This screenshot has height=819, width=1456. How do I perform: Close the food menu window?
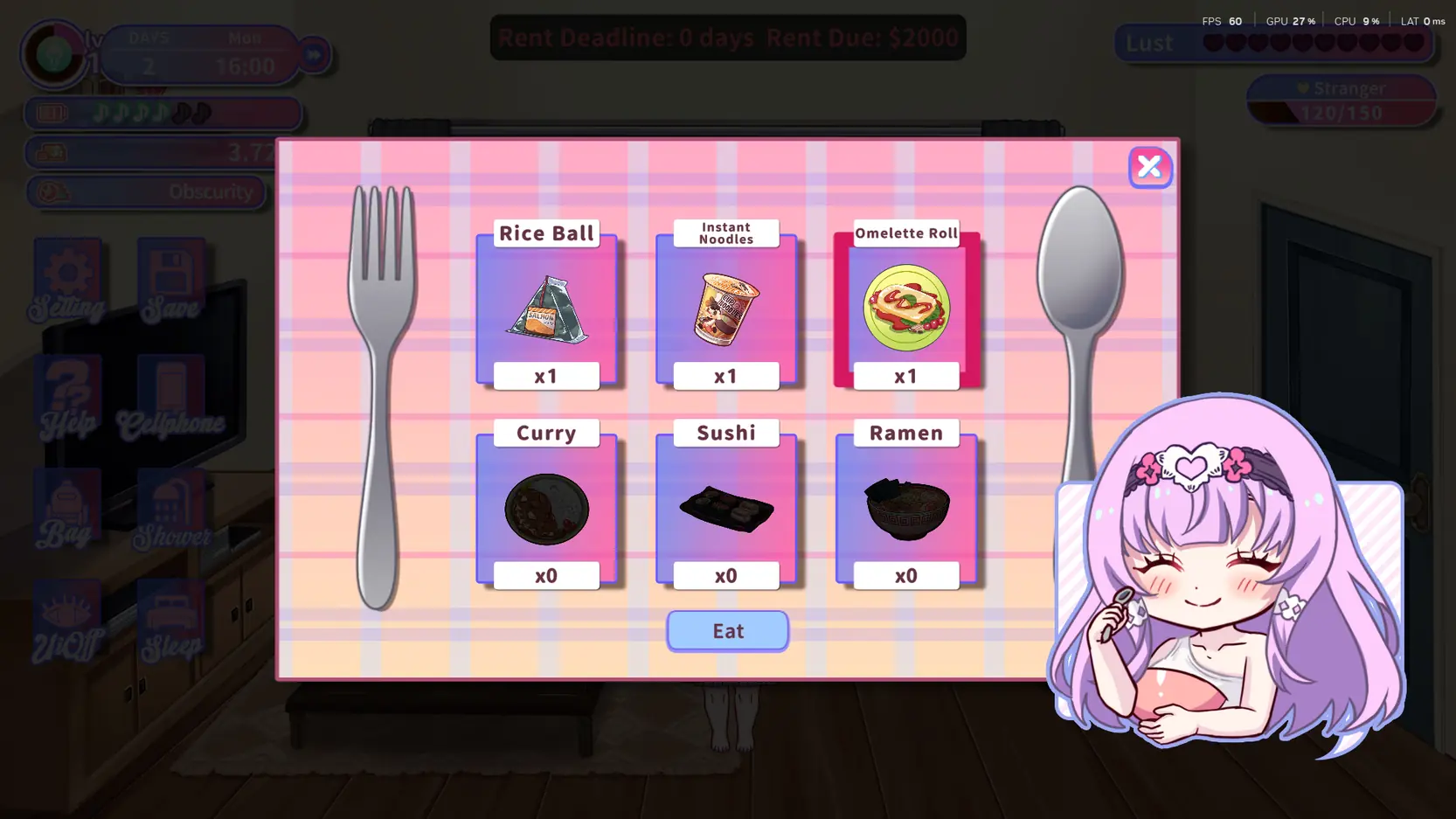pos(1149,167)
